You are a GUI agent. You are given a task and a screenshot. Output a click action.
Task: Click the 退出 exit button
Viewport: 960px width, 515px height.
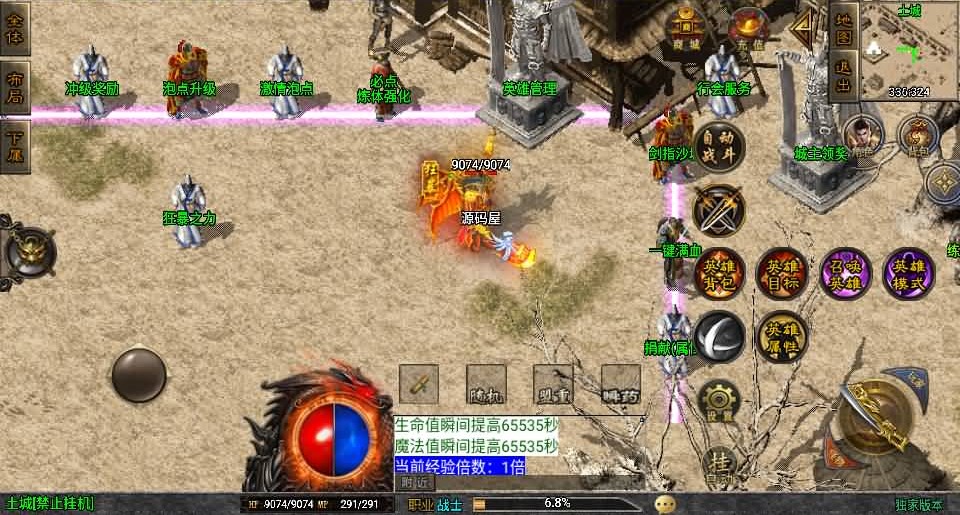844,76
